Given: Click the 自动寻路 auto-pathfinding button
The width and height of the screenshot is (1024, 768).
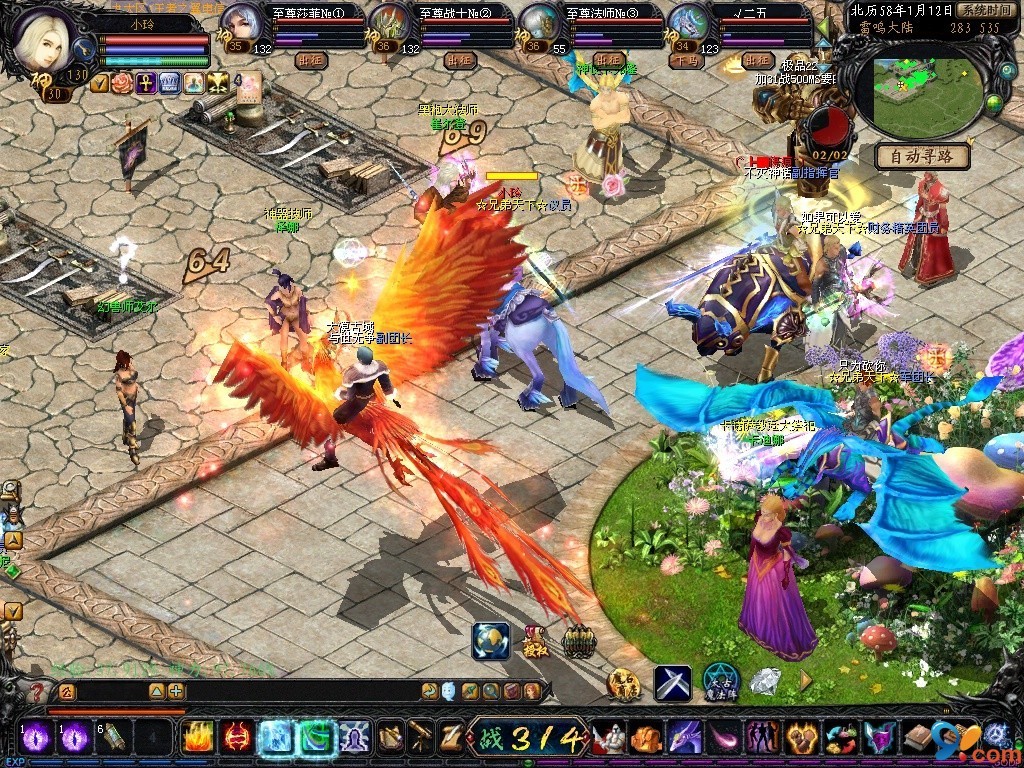Looking at the screenshot, I should click(923, 157).
